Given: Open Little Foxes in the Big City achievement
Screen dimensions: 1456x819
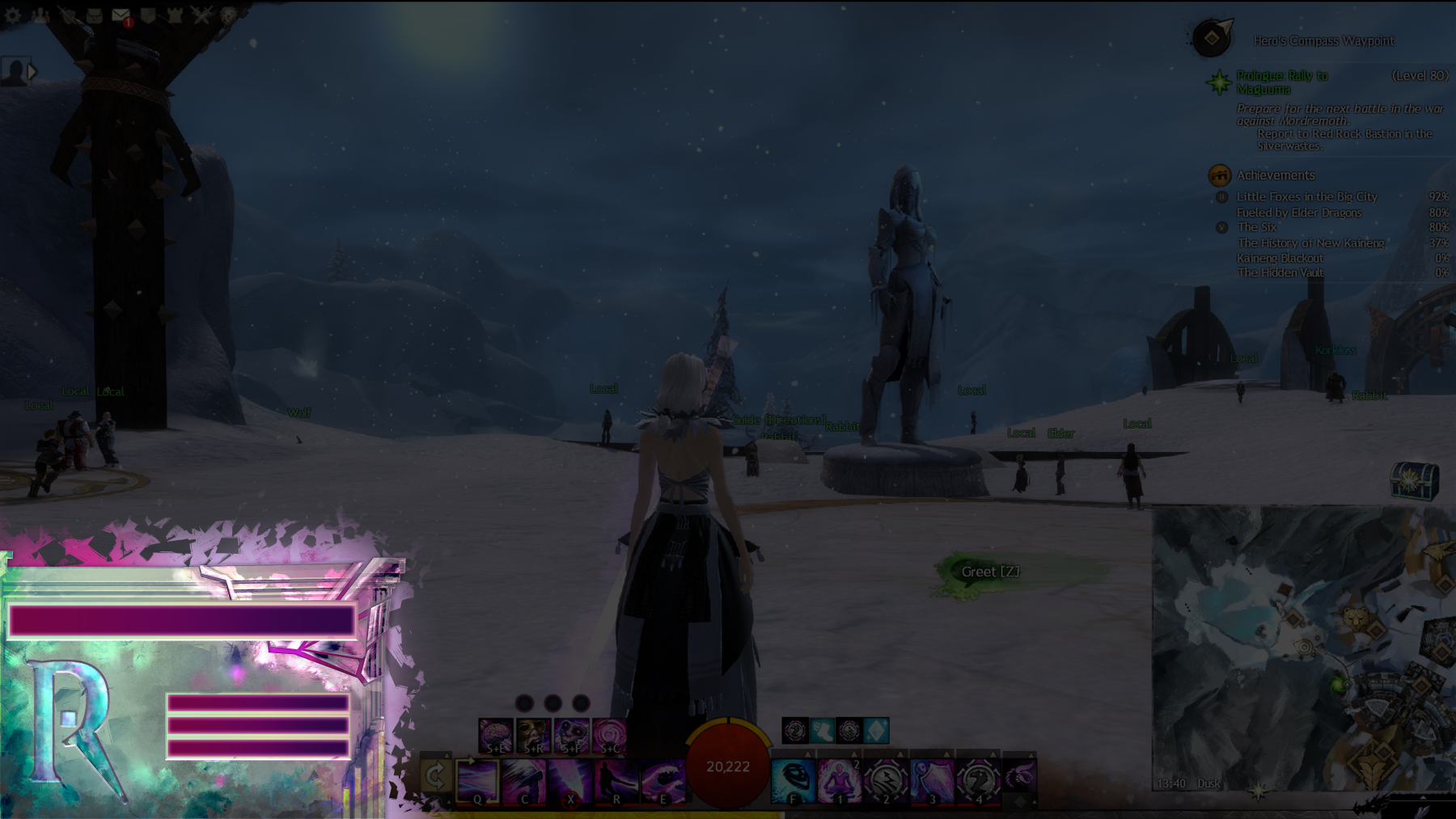Looking at the screenshot, I should 1306,196.
